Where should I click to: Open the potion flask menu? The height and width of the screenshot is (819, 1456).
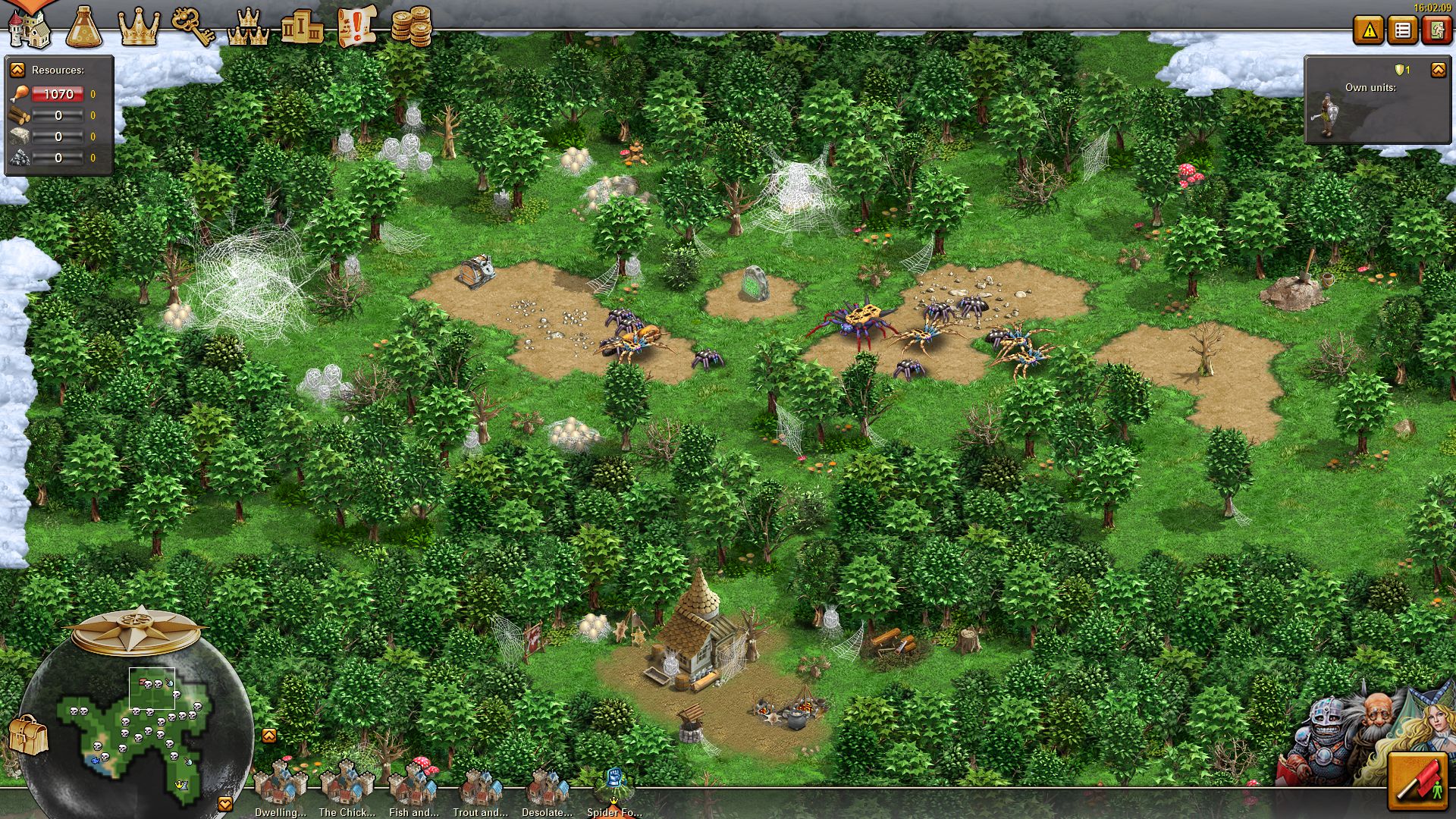[83, 27]
